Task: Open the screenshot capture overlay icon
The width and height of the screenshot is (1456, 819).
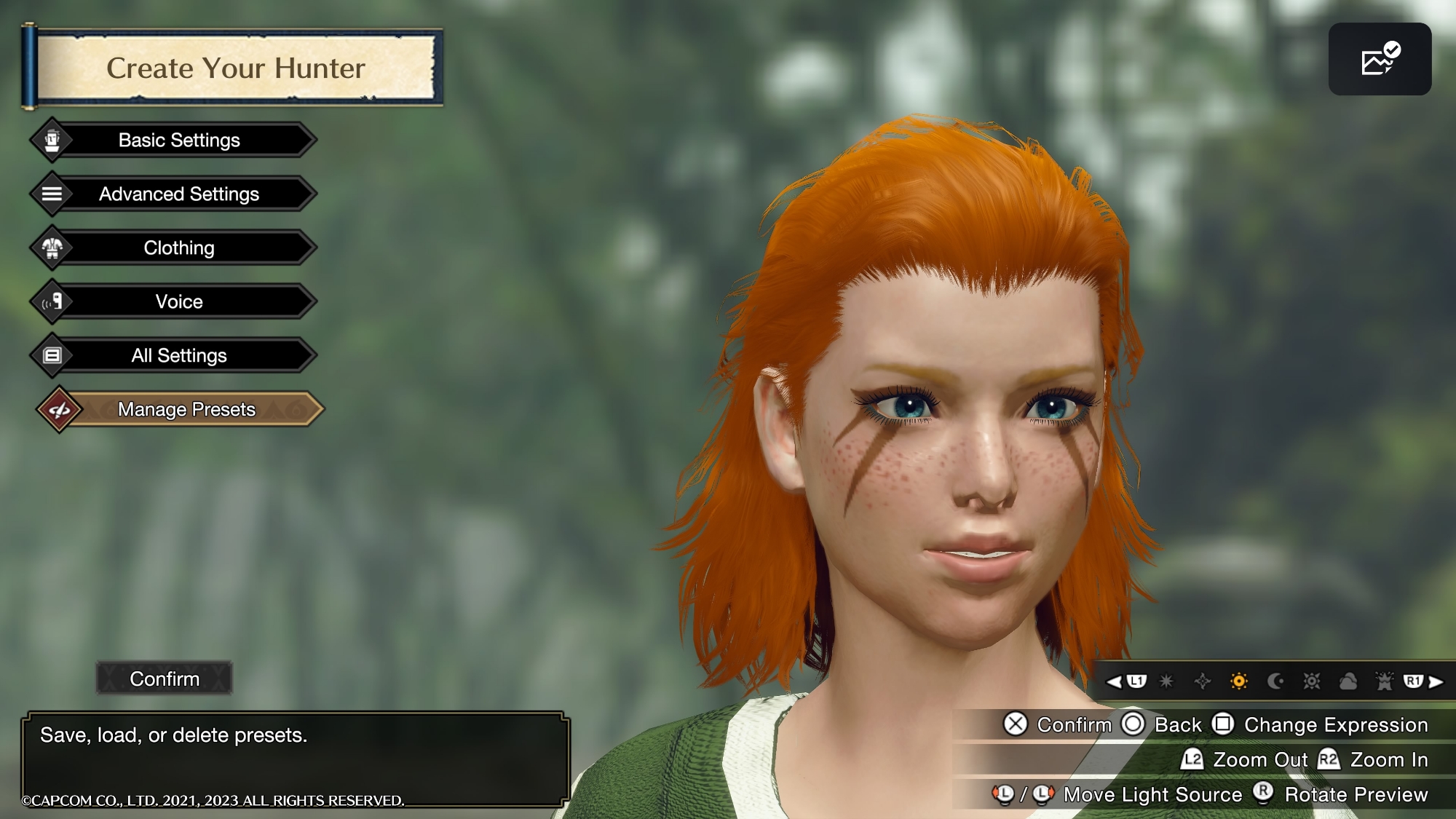Action: tap(1380, 59)
